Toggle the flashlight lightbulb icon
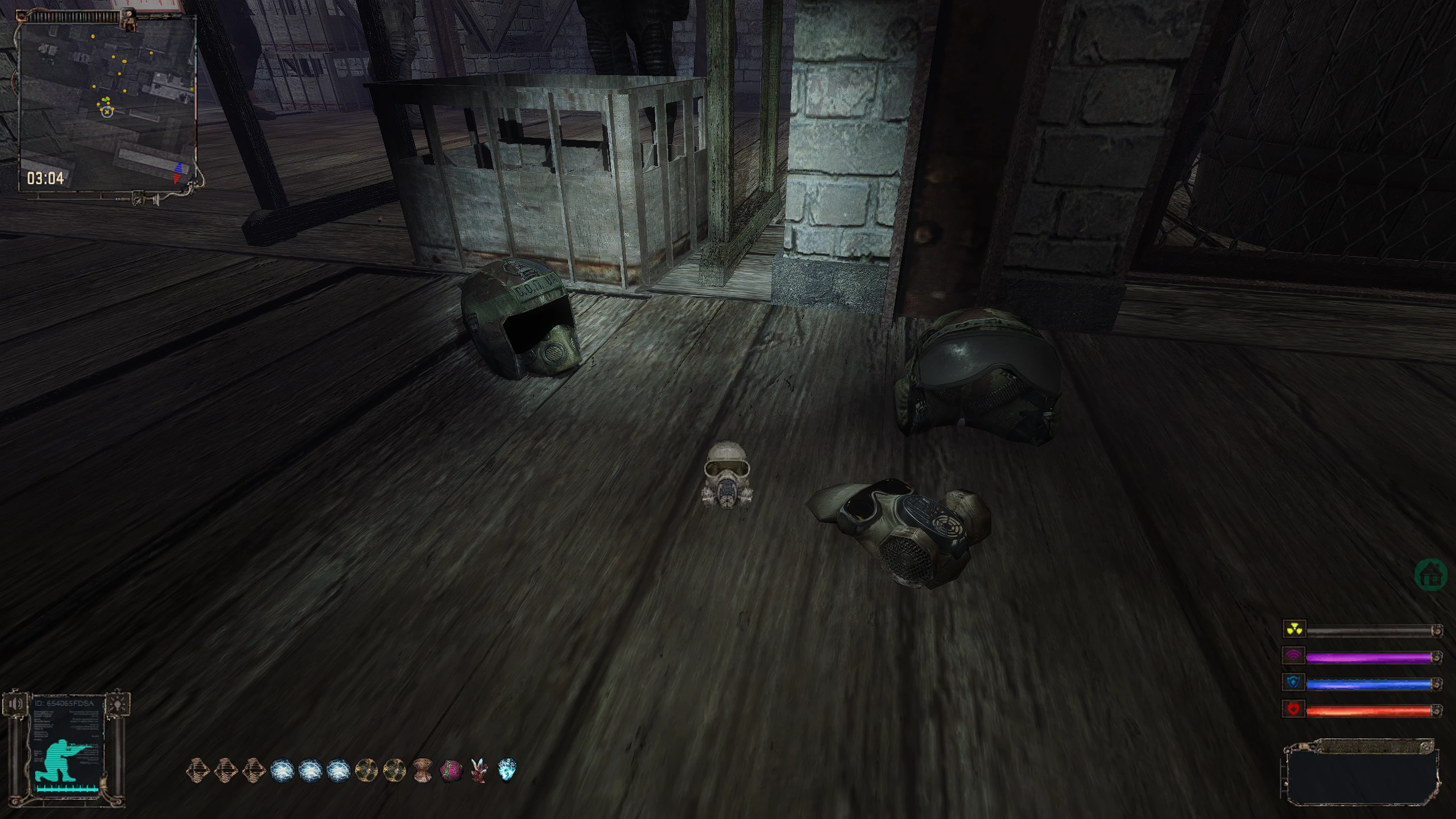Viewport: 1456px width, 819px height. (x=118, y=703)
